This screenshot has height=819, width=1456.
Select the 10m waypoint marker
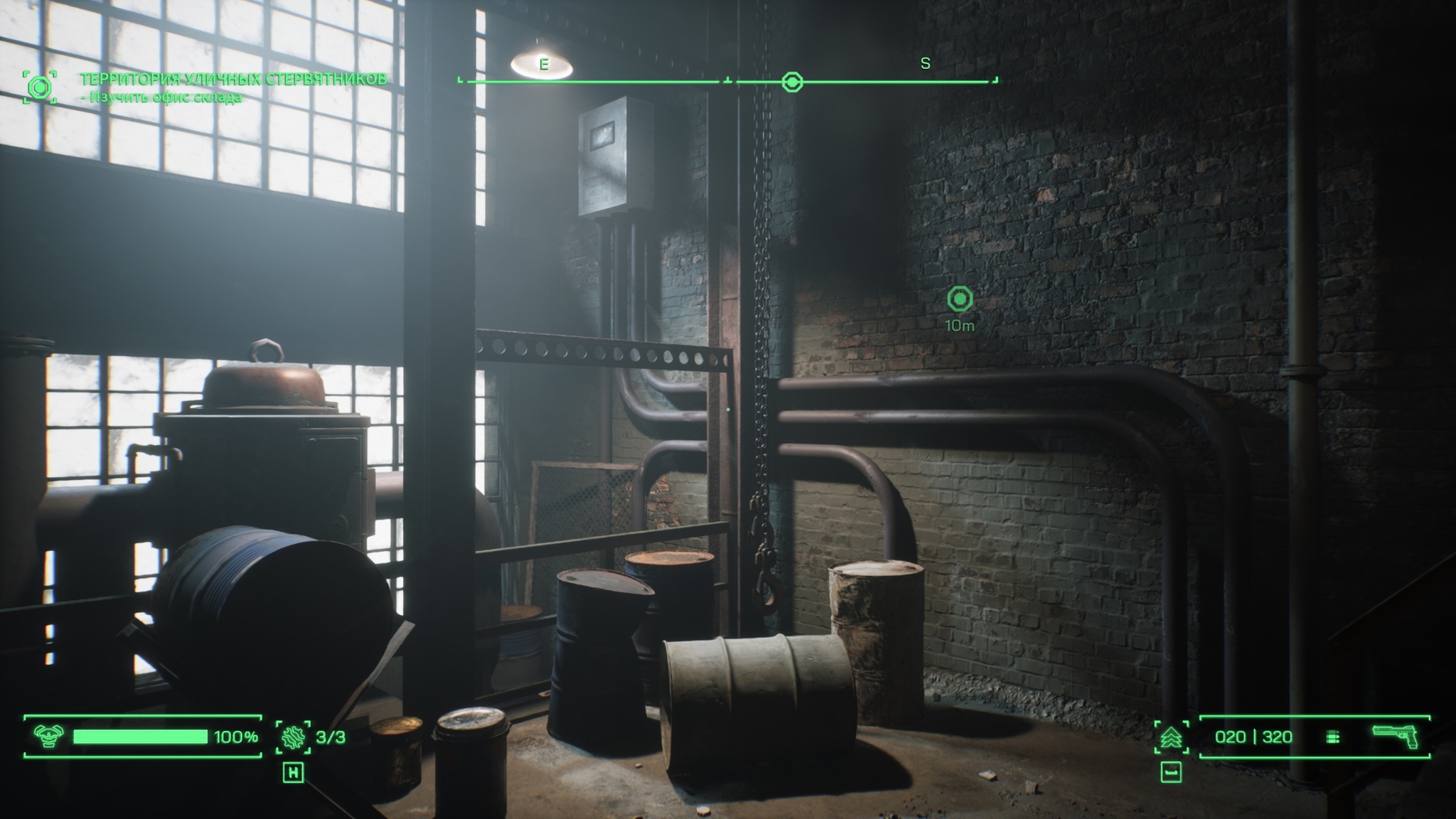[960, 299]
